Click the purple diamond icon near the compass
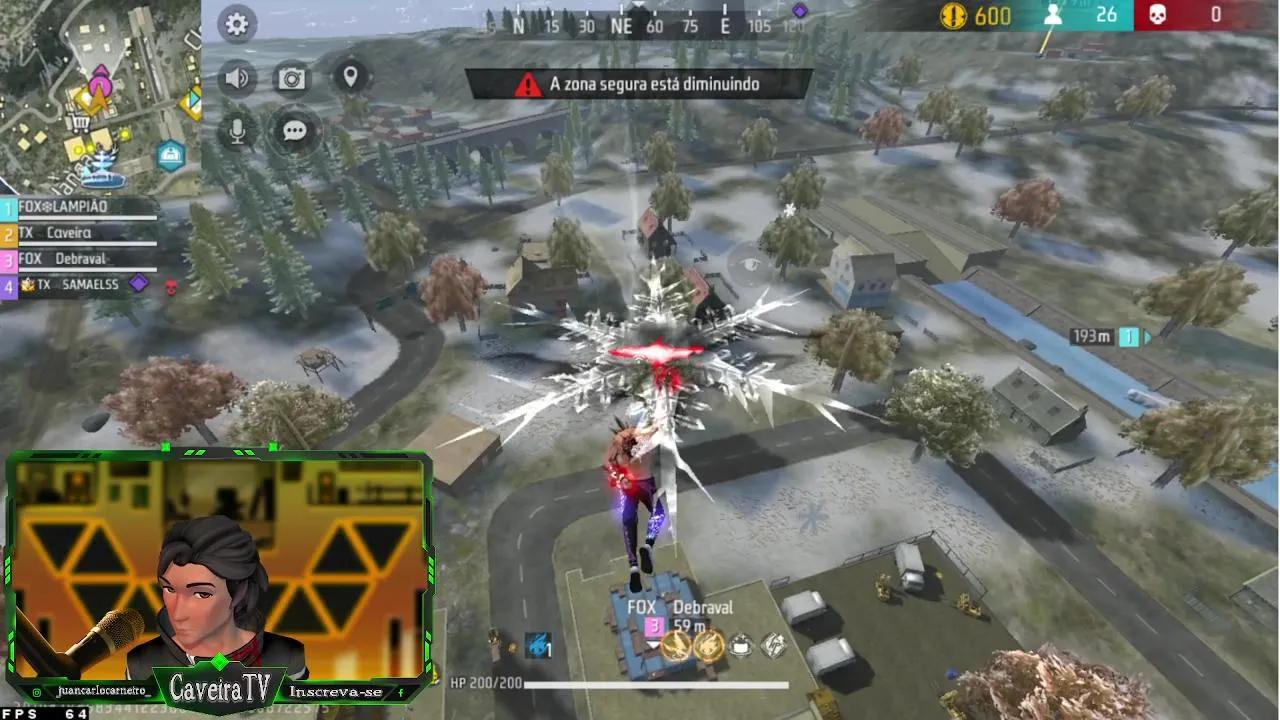Screen dimensions: 1280x720 pyautogui.click(x=798, y=9)
